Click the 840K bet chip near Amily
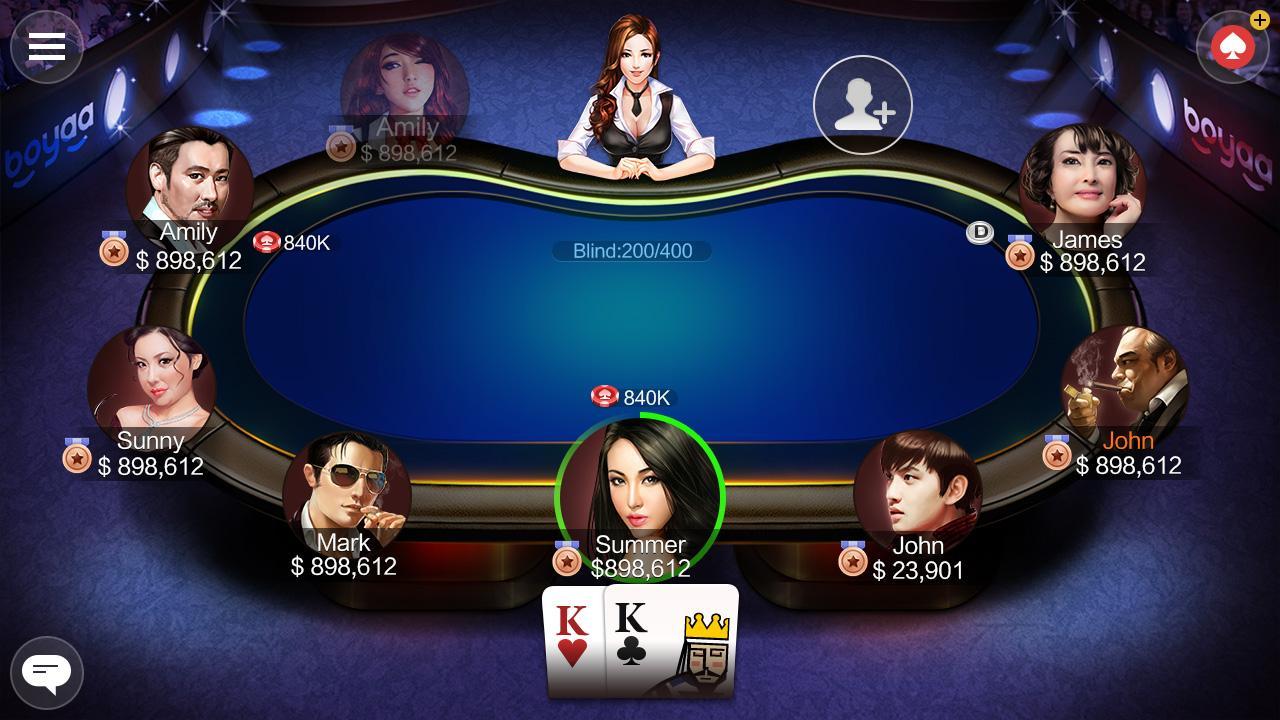The width and height of the screenshot is (1280, 720). 267,241
